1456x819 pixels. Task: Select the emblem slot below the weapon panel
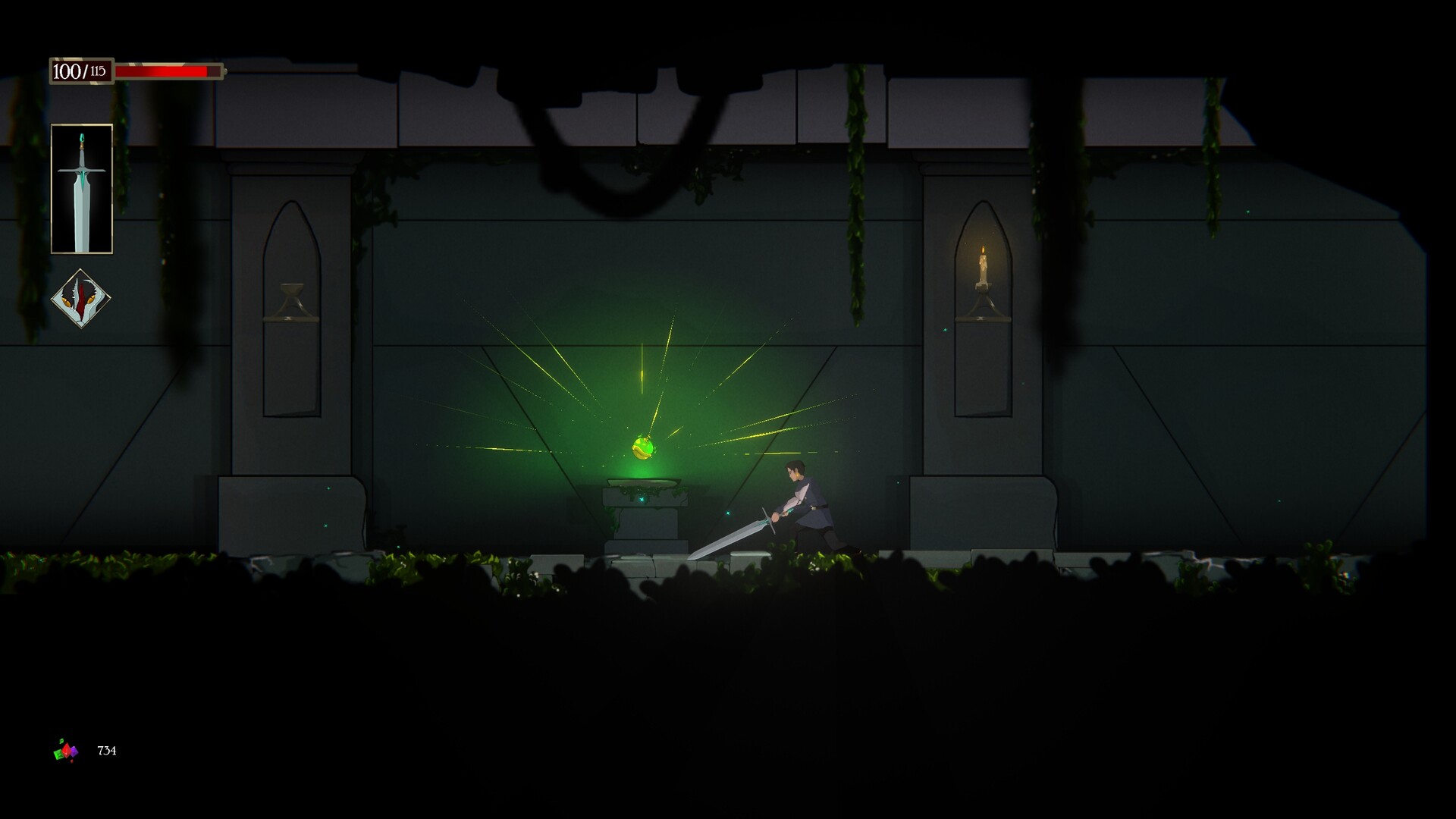(x=82, y=300)
